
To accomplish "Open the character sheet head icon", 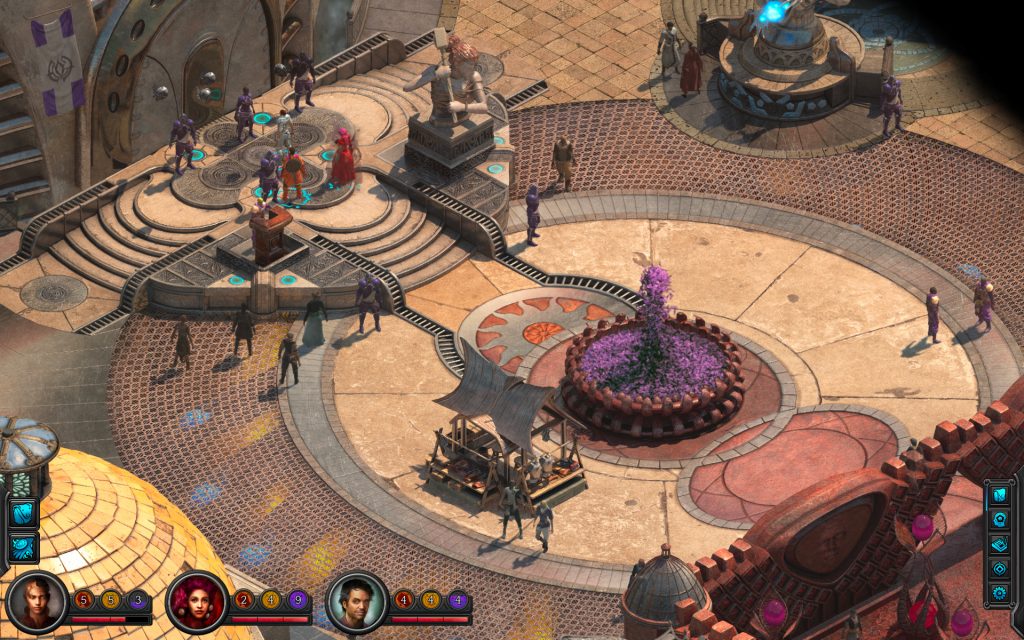I will [x=1000, y=520].
